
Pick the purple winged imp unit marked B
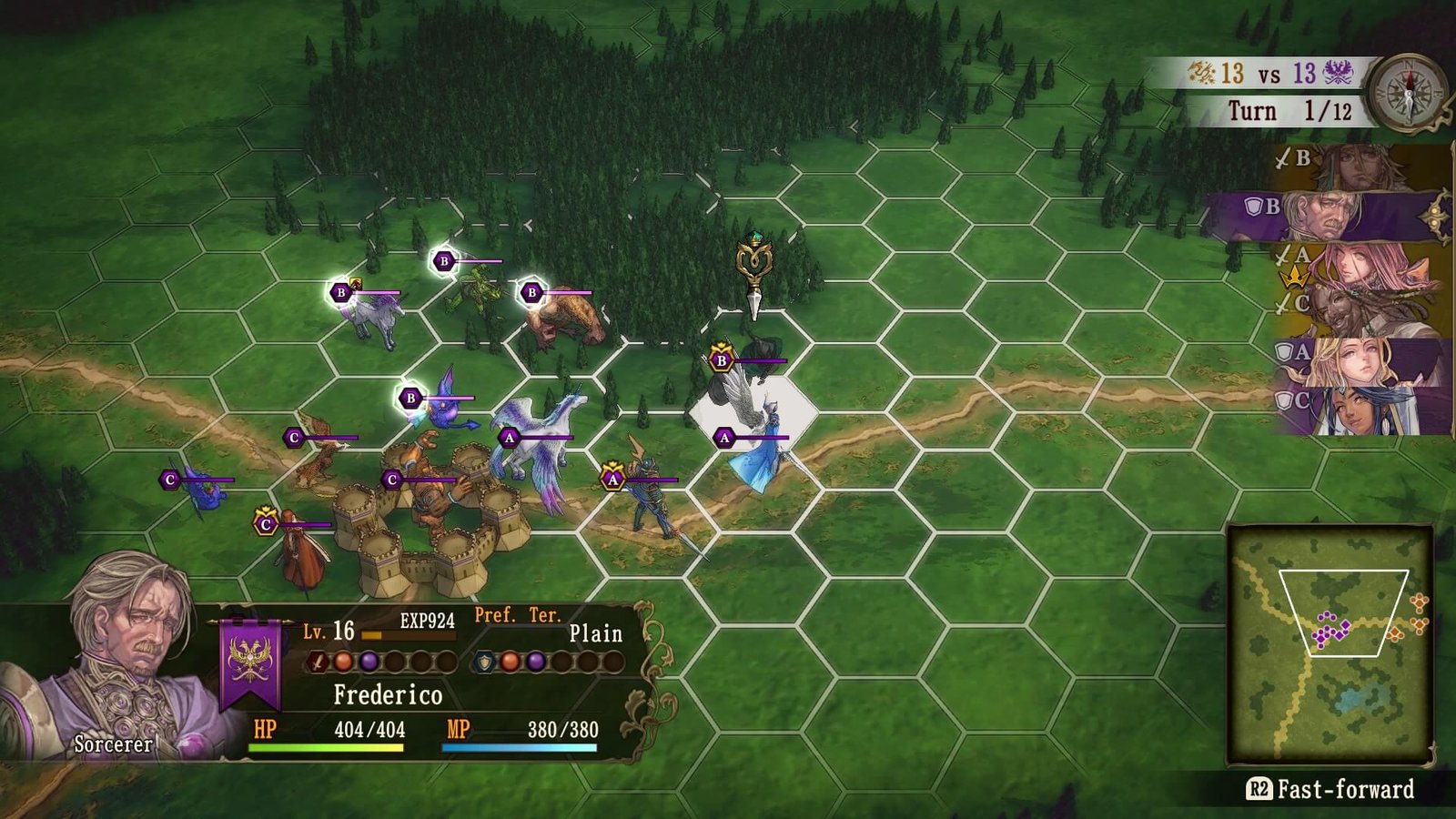click(x=448, y=403)
